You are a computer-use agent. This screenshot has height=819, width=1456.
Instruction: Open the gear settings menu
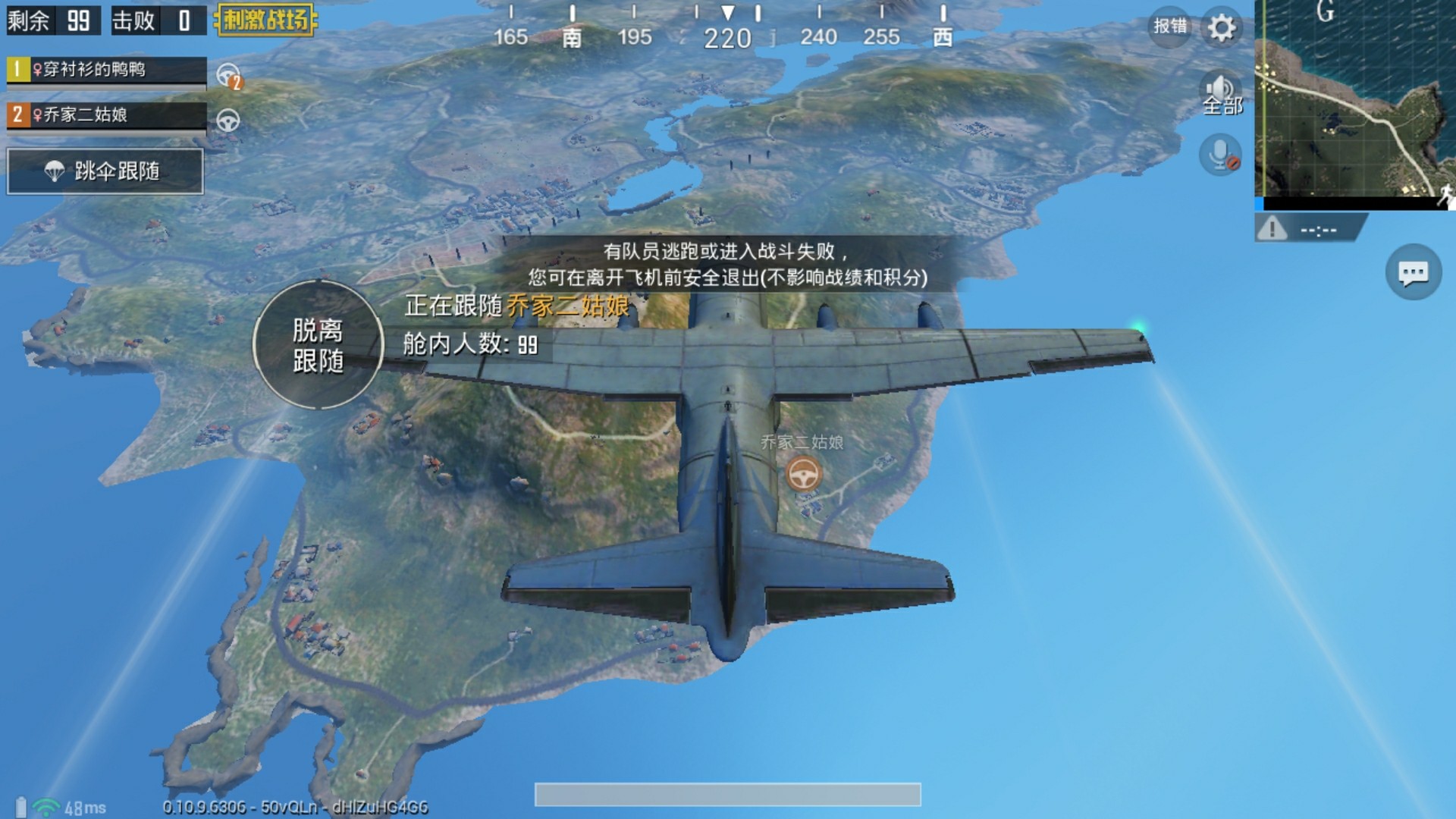1222,29
